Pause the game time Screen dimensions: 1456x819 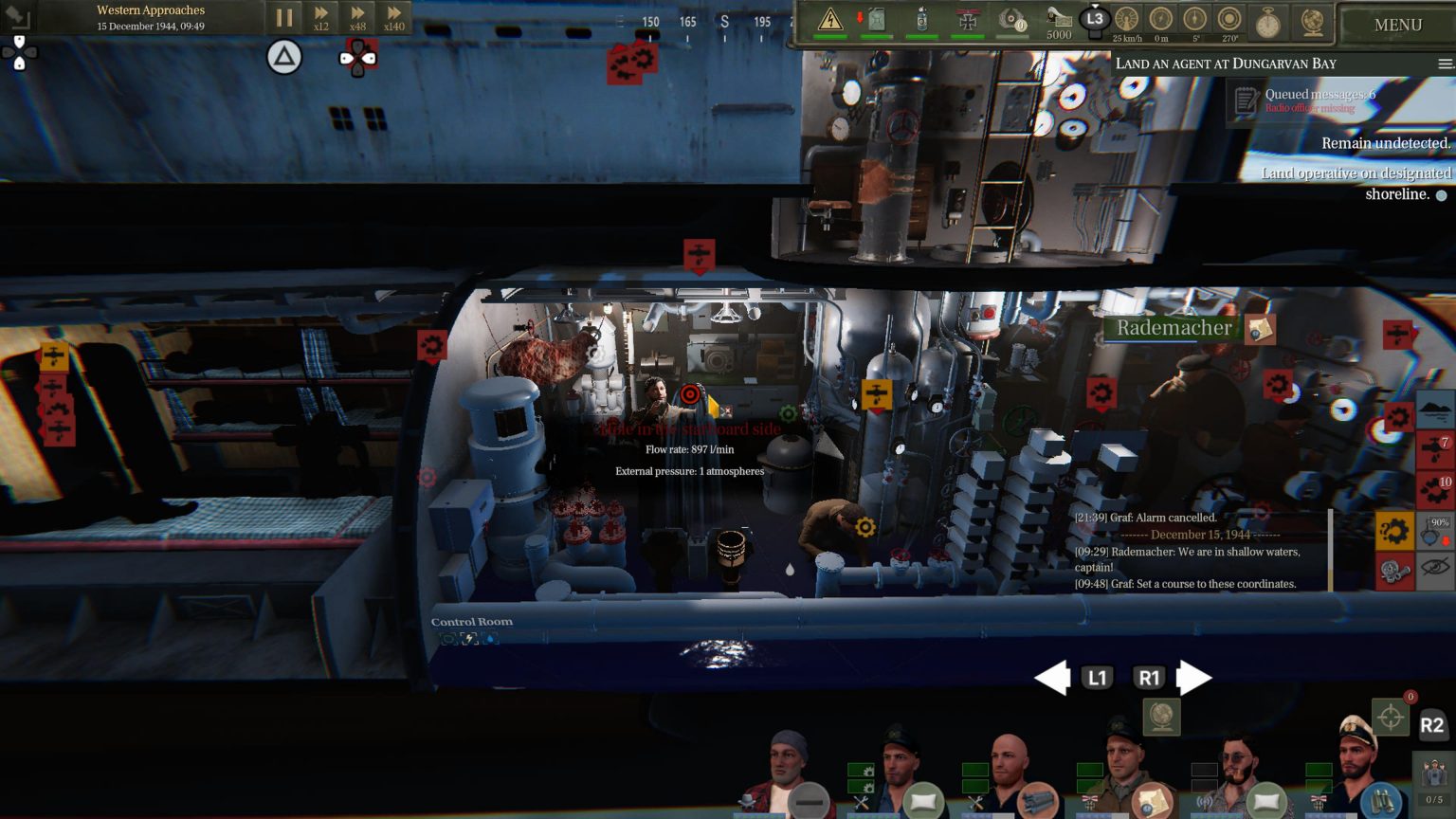click(x=283, y=17)
